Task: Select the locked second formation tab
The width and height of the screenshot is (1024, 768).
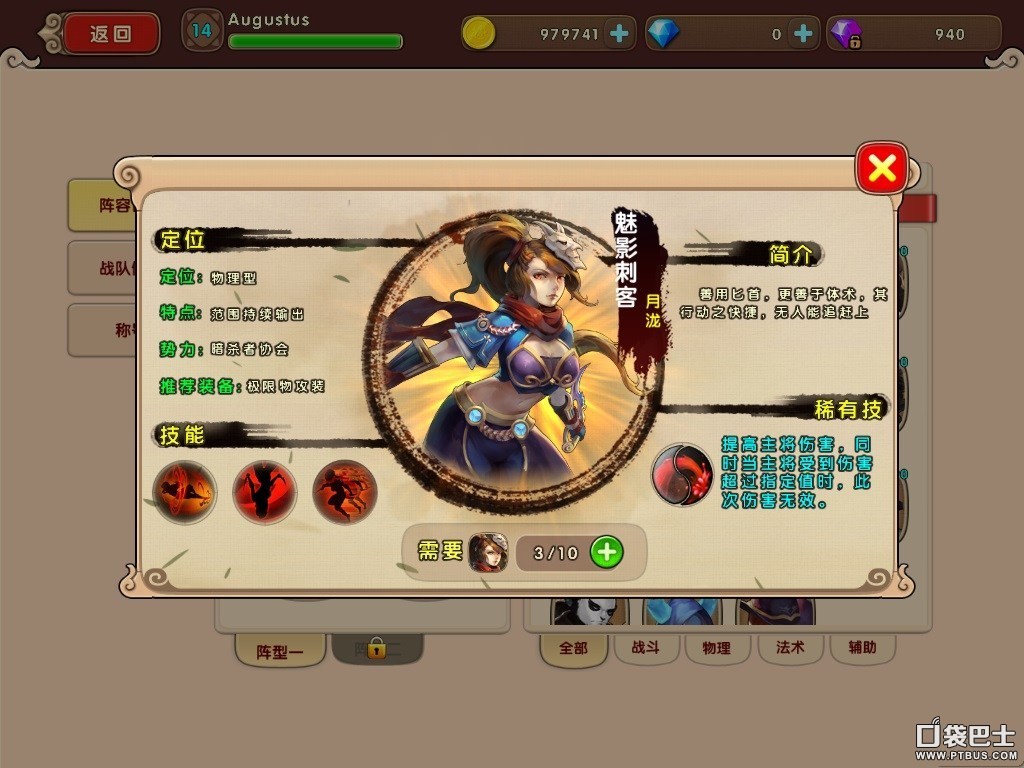Action: click(376, 650)
